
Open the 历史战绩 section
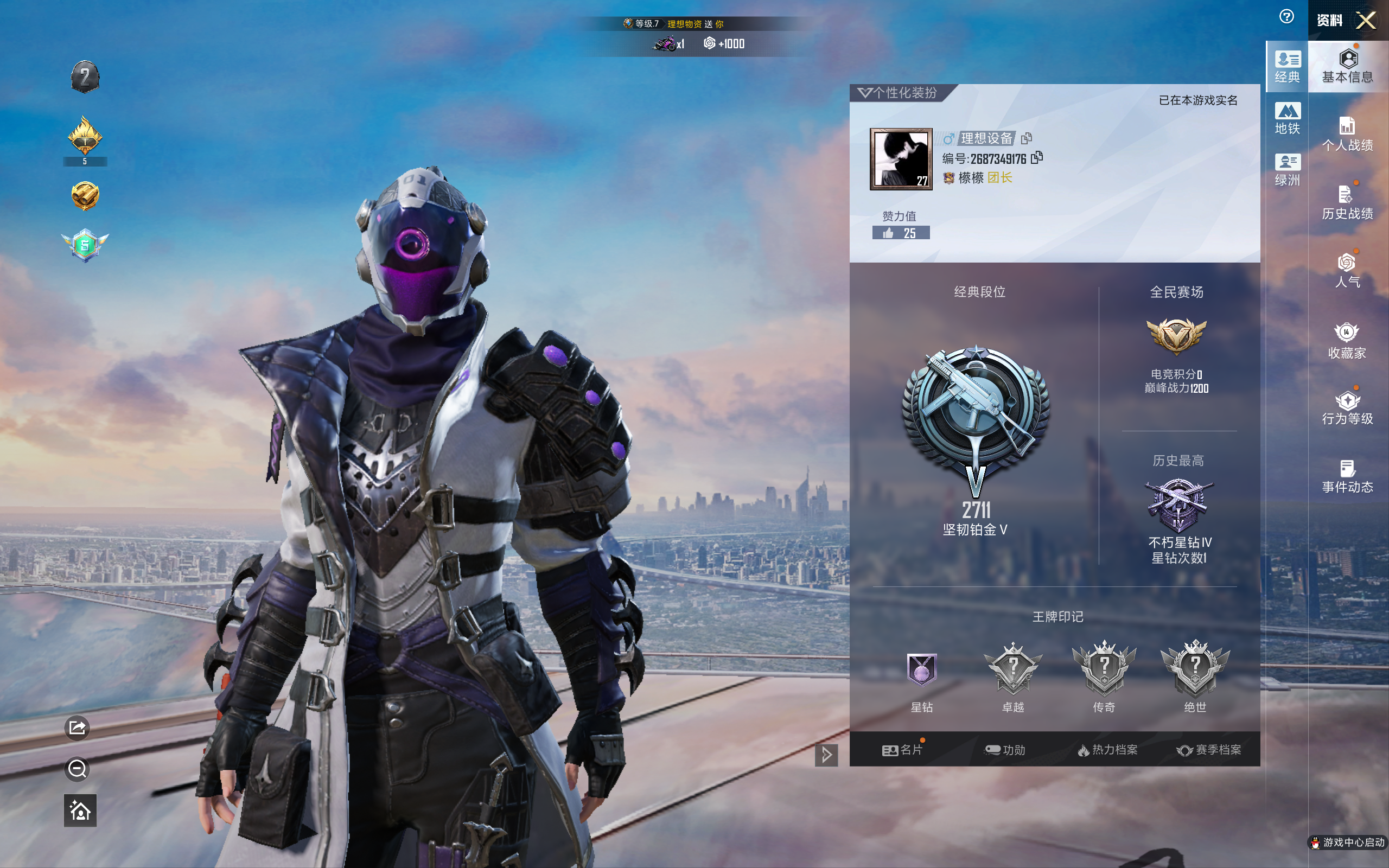point(1347,203)
